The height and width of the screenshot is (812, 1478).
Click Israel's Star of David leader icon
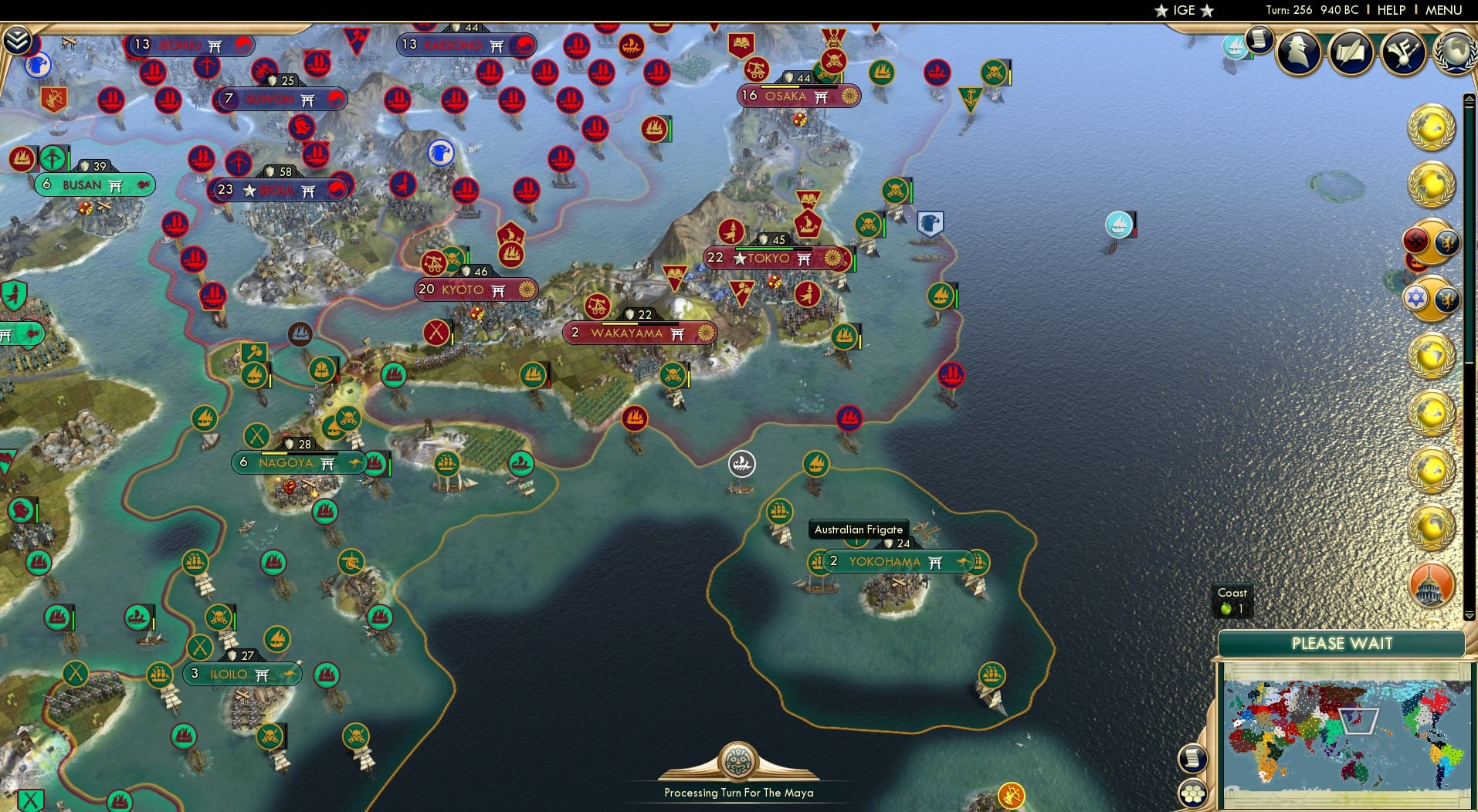[x=1415, y=299]
